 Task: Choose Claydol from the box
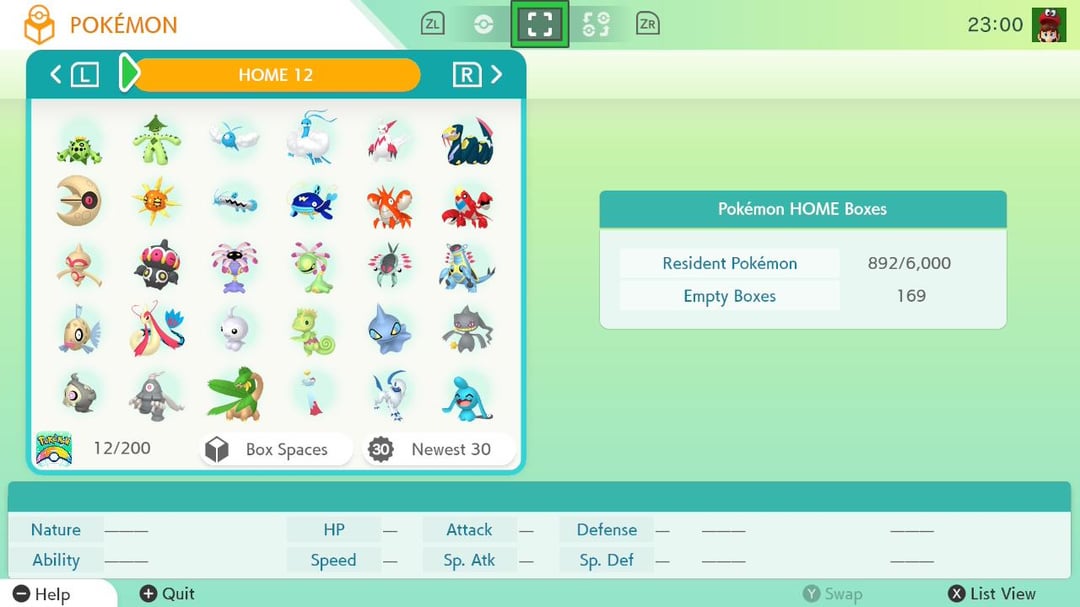[x=157, y=267]
